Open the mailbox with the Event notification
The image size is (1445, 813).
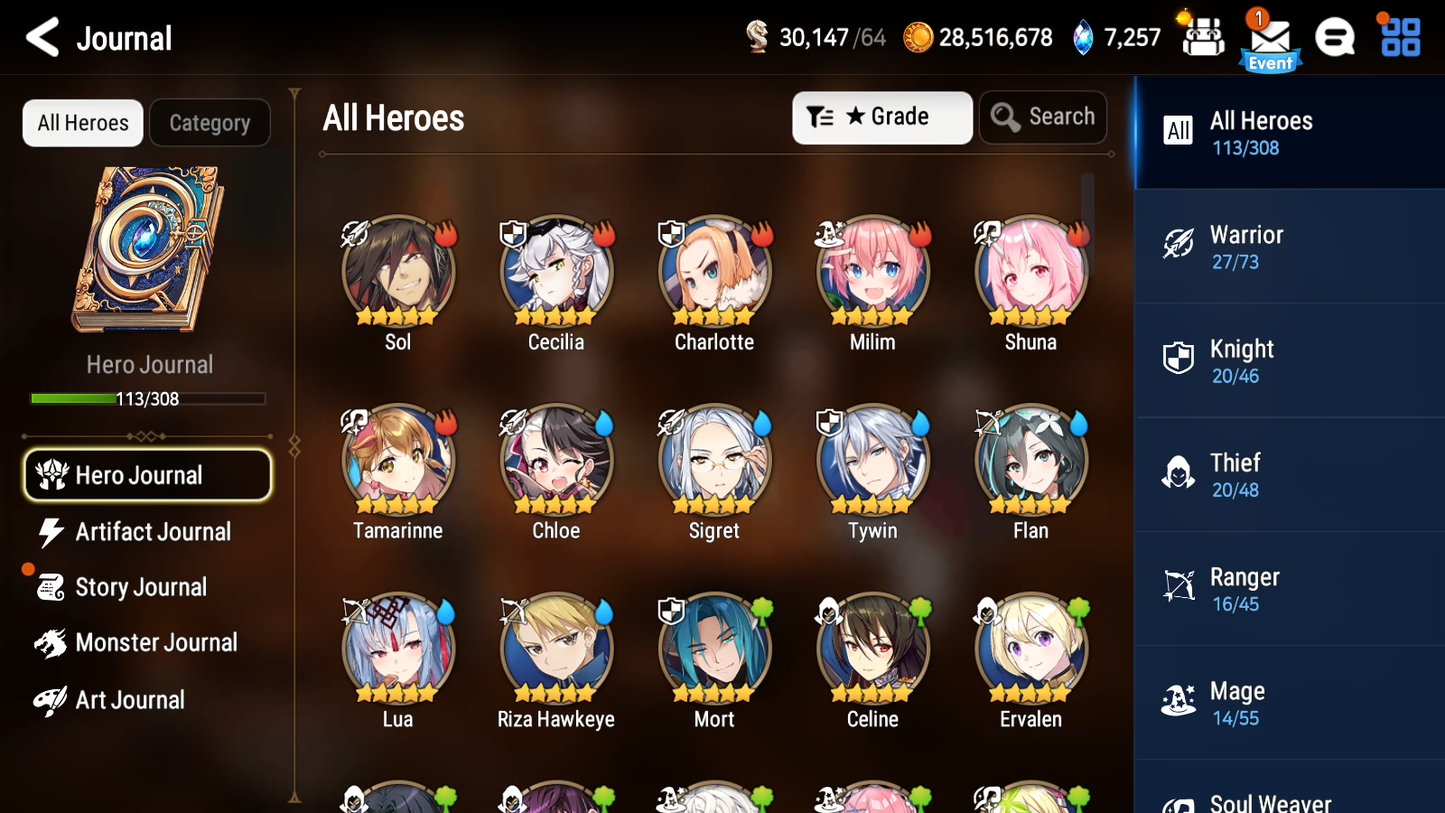coord(1269,38)
